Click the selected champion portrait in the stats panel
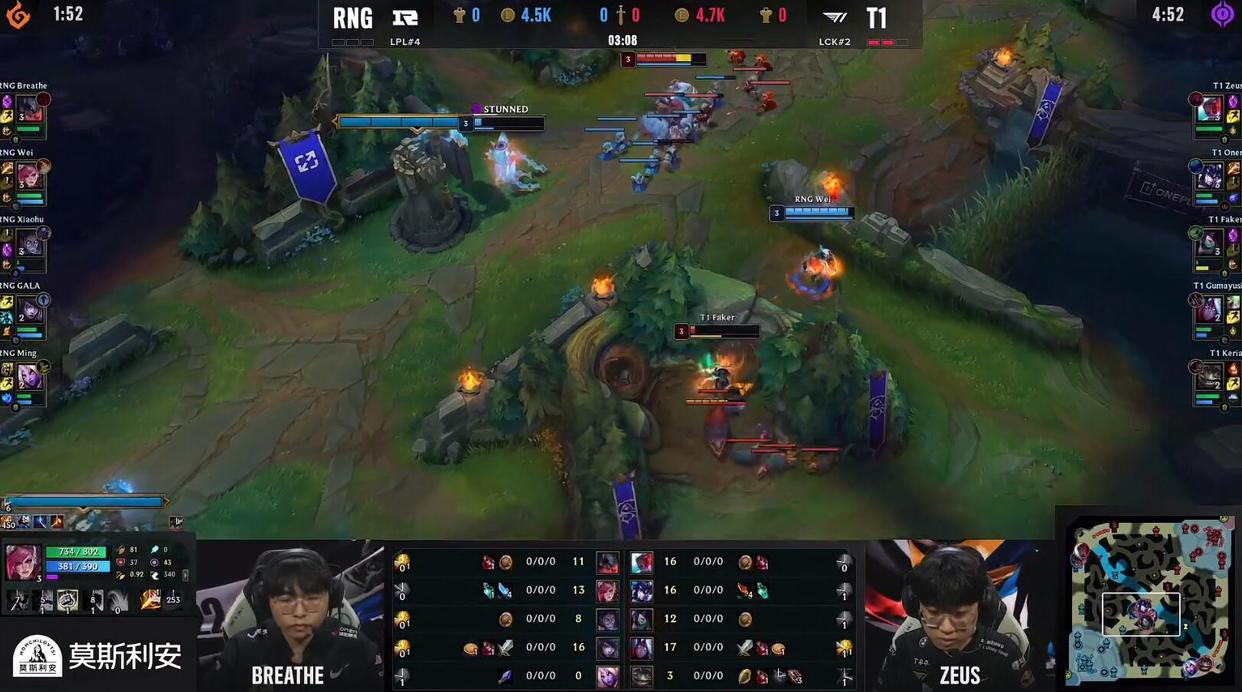1242x692 pixels. 24,563
